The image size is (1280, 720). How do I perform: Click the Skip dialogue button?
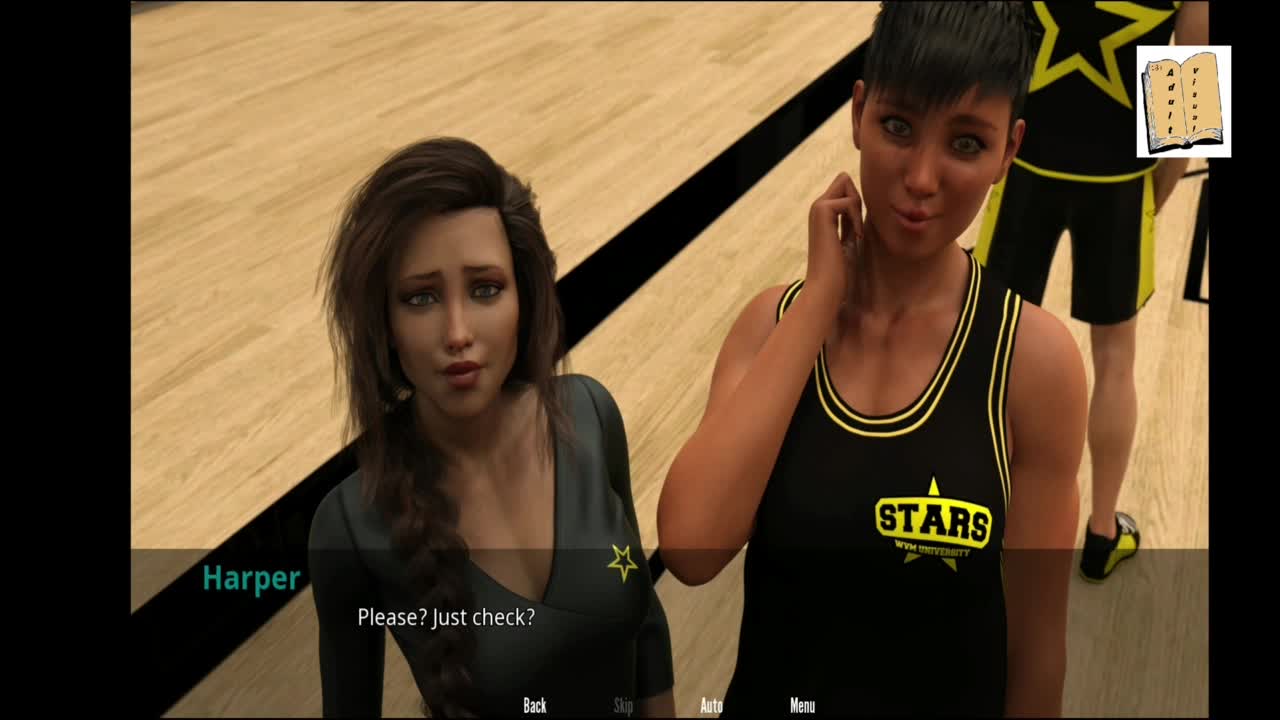(x=623, y=706)
